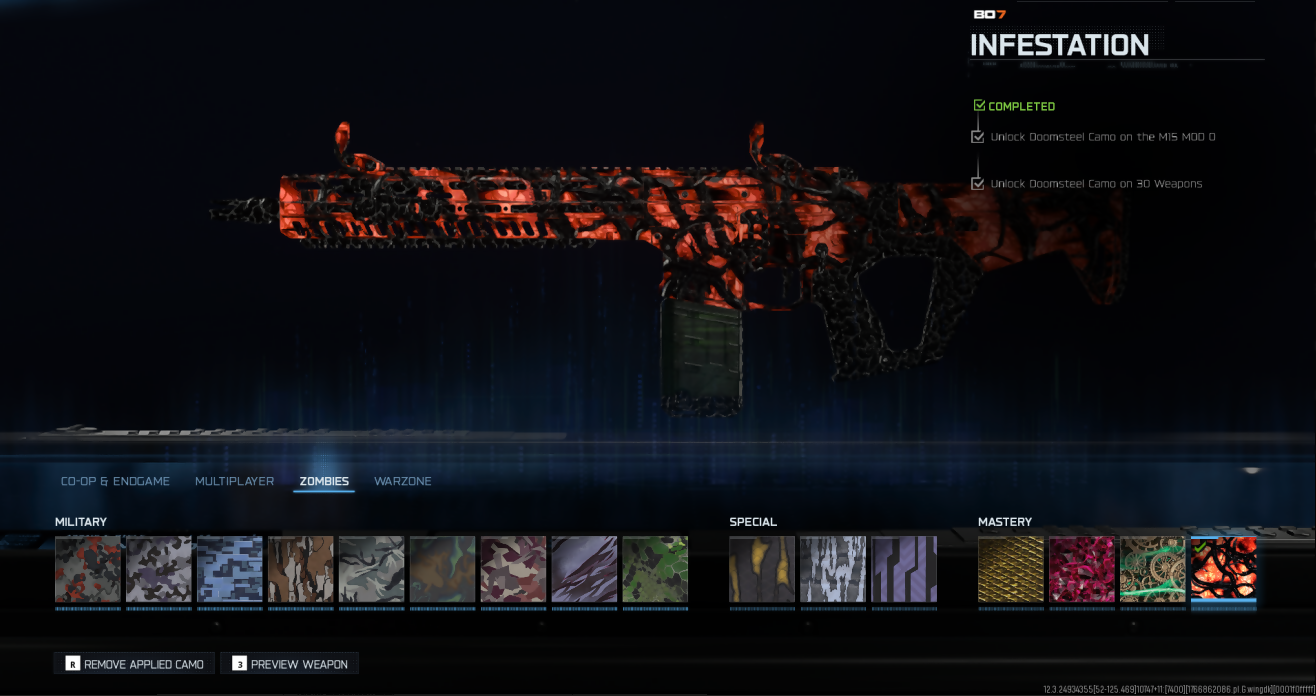The height and width of the screenshot is (696, 1316).
Task: Choose the green hexagon military camo
Action: [655, 569]
